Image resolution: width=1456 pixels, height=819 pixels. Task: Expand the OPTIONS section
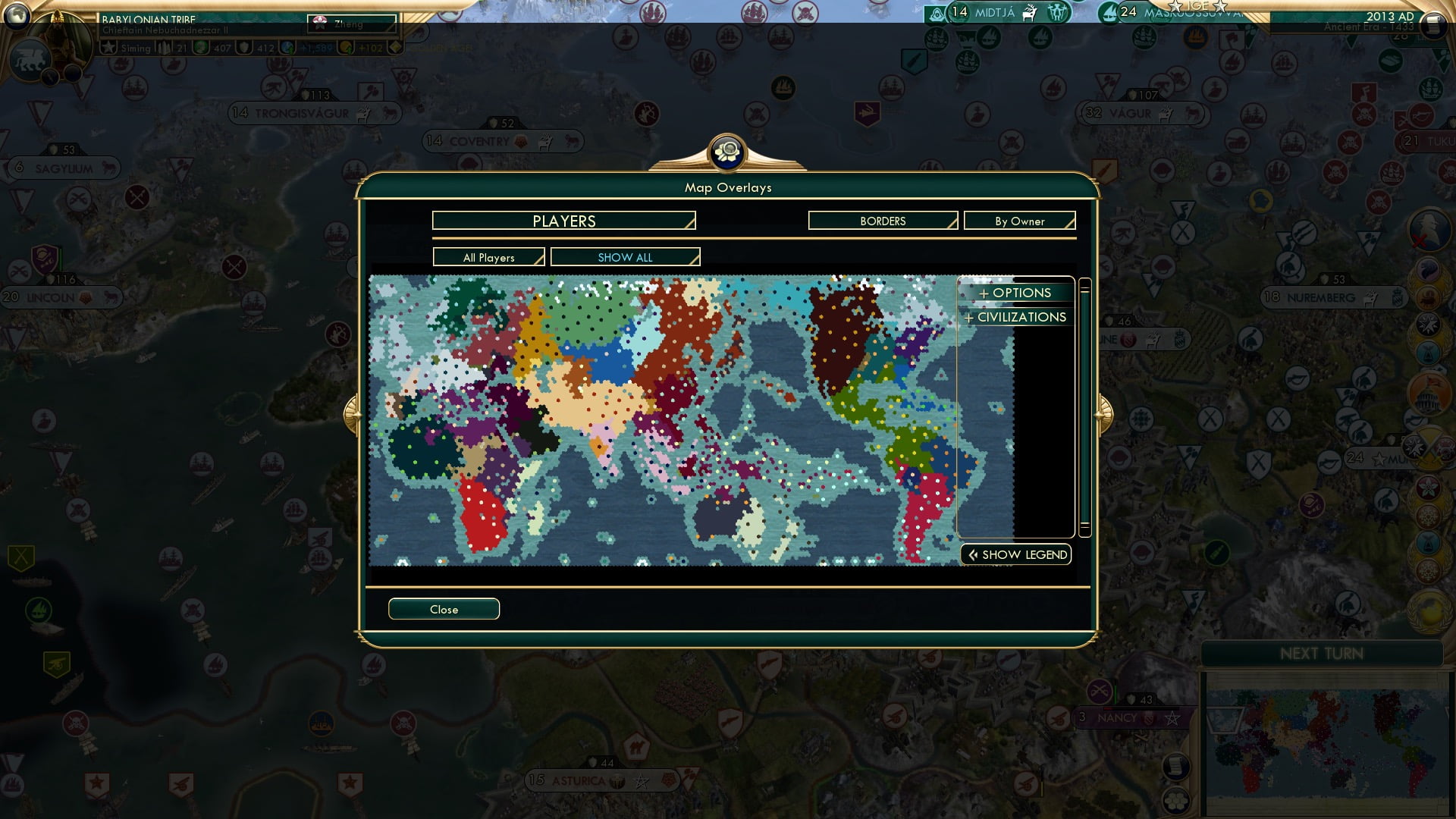click(1016, 293)
